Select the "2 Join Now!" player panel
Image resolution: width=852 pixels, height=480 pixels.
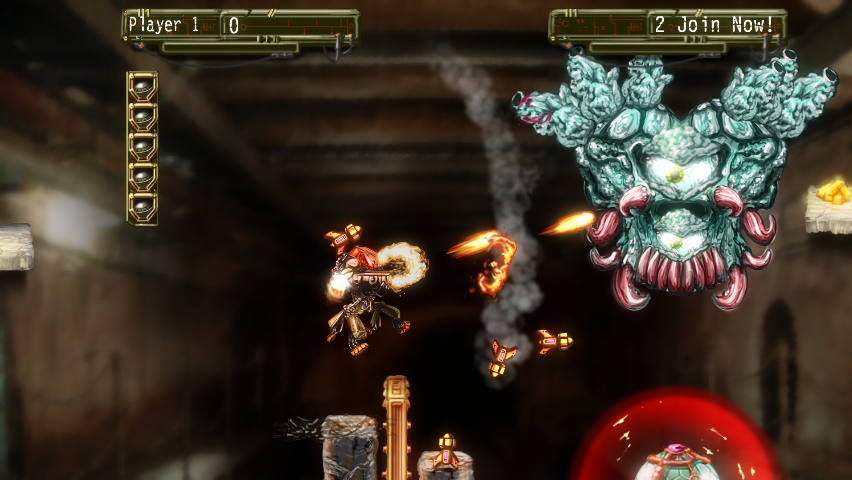(713, 25)
